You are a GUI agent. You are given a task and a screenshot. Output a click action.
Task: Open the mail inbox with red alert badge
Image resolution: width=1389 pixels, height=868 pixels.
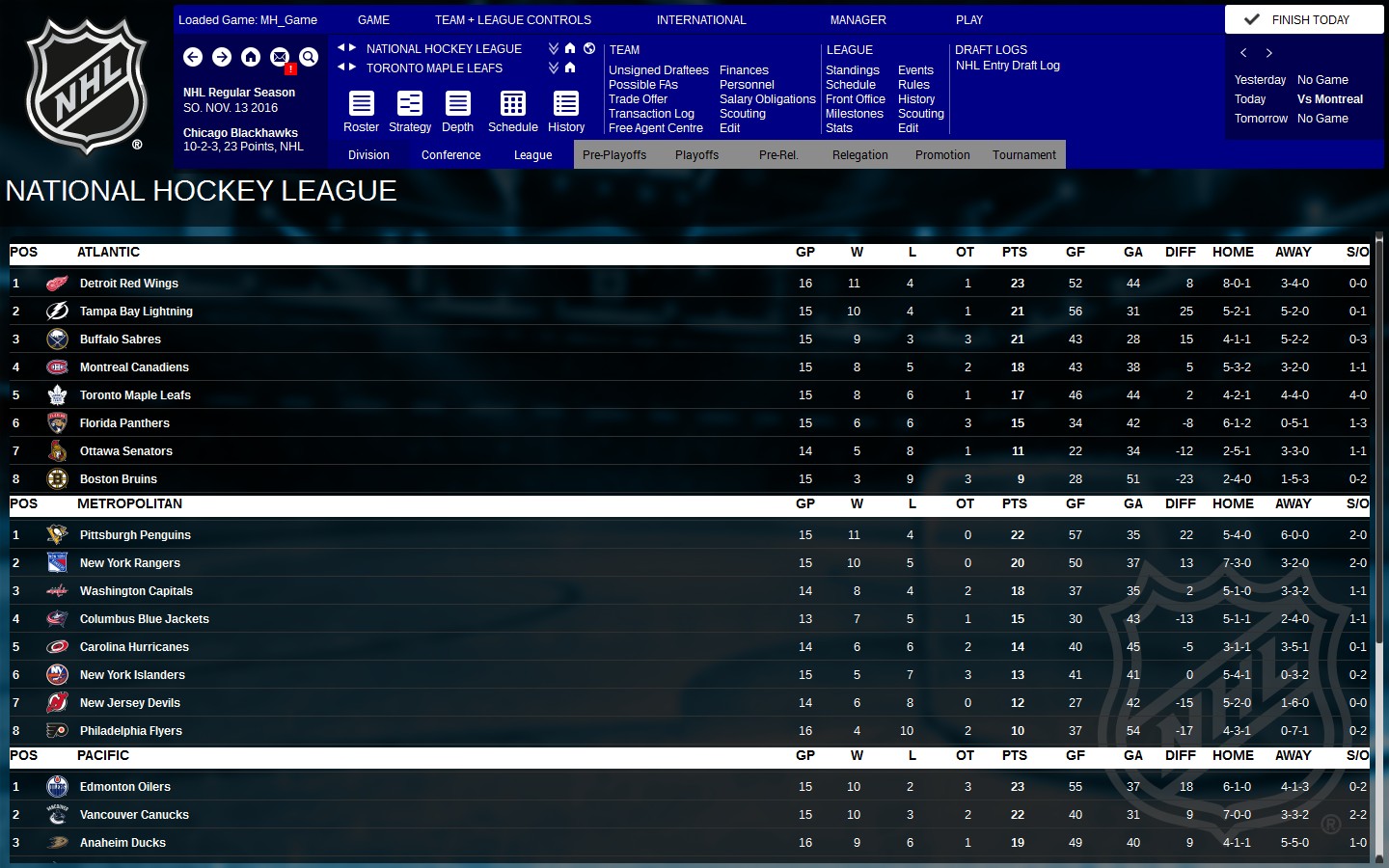click(x=280, y=57)
